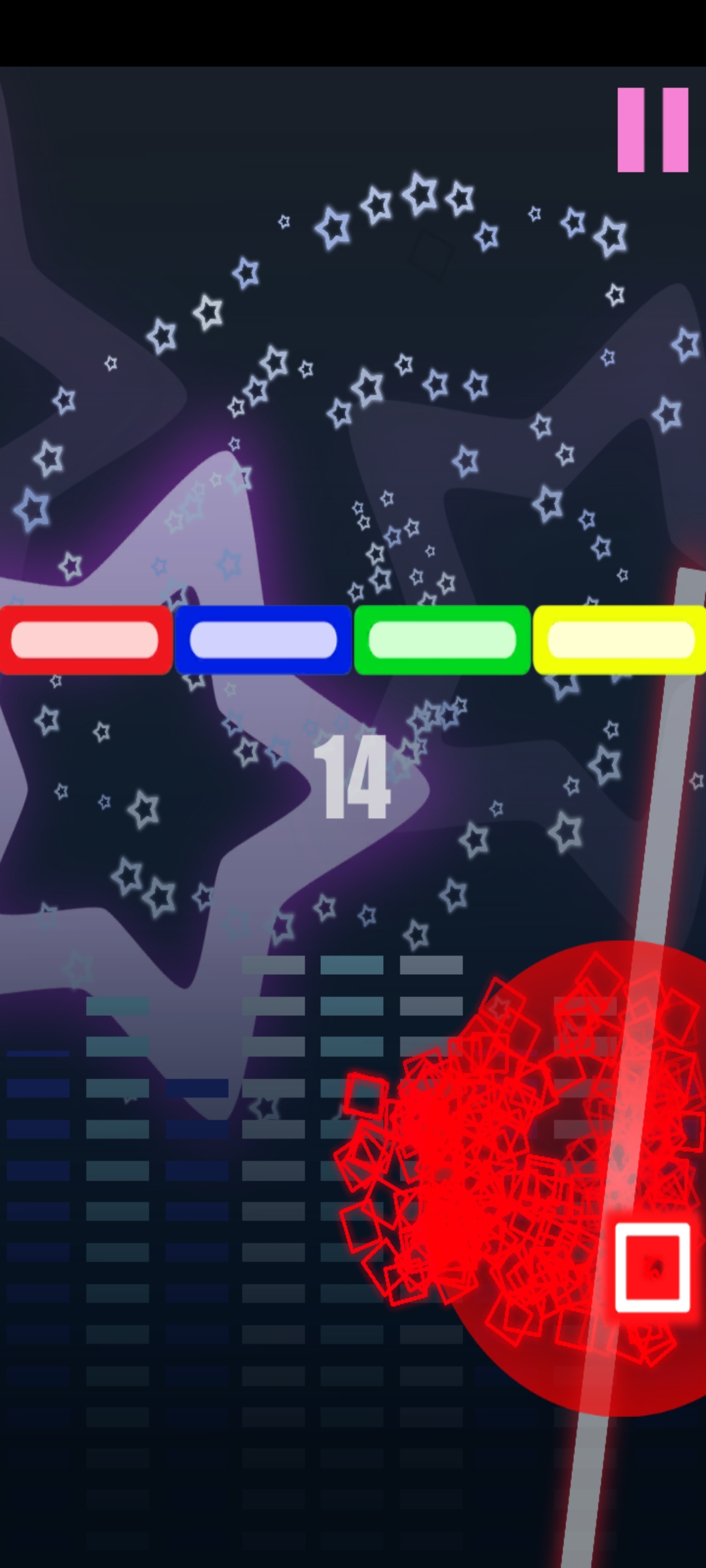The height and width of the screenshot is (1568, 706).
Task: Tap the blue color bar
Action: [263, 640]
